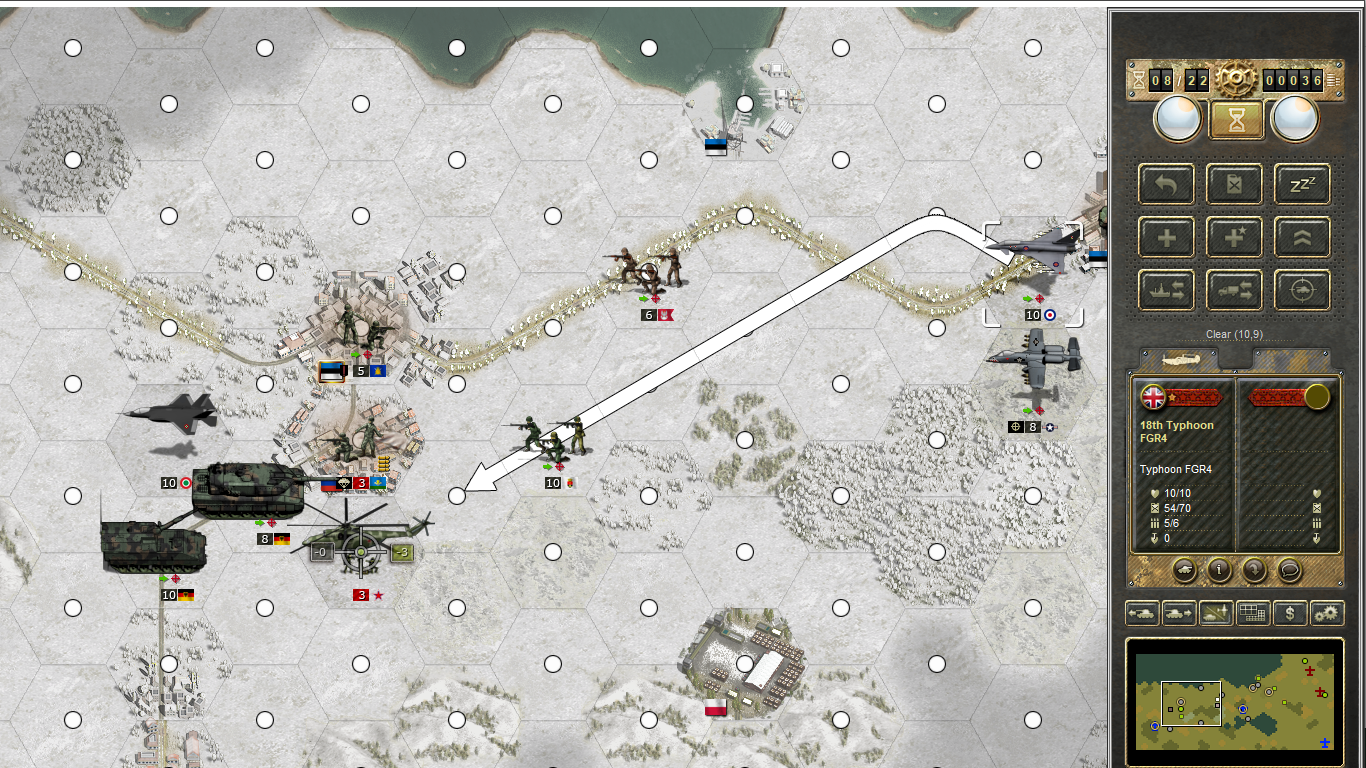The image size is (1366, 768).
Task: Open the purchase screen with dollar button
Action: [x=1290, y=613]
